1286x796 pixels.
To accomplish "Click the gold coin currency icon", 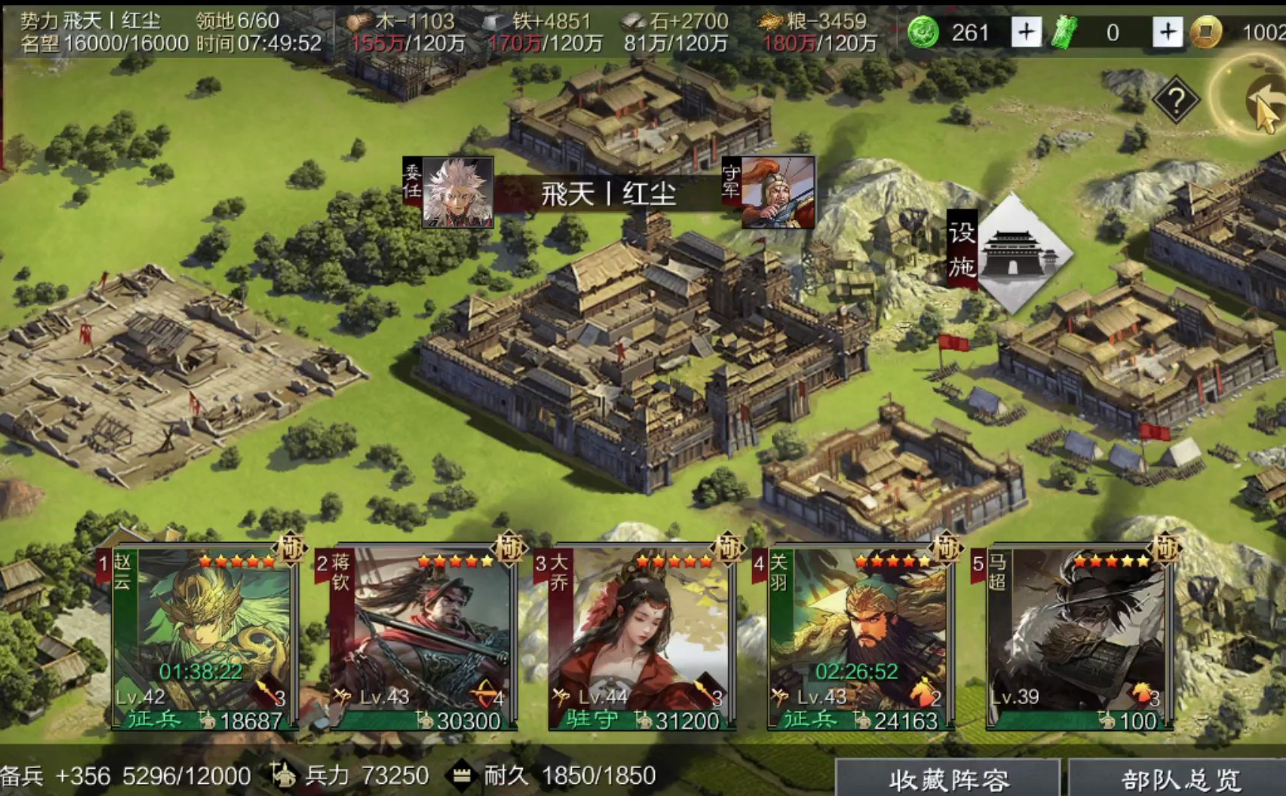I will tap(1208, 32).
